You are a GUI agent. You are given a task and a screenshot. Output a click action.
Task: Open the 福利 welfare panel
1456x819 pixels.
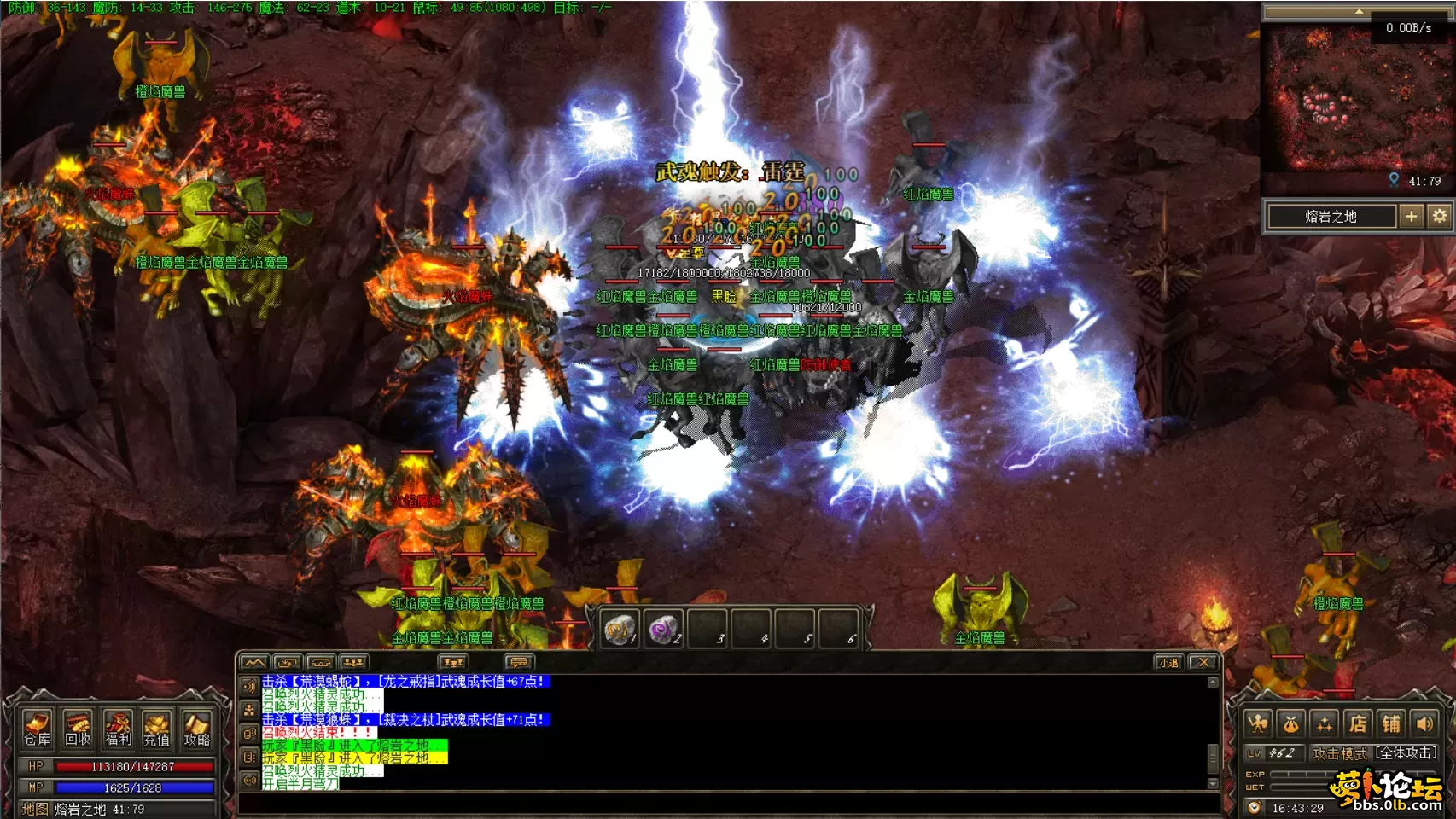(117, 729)
